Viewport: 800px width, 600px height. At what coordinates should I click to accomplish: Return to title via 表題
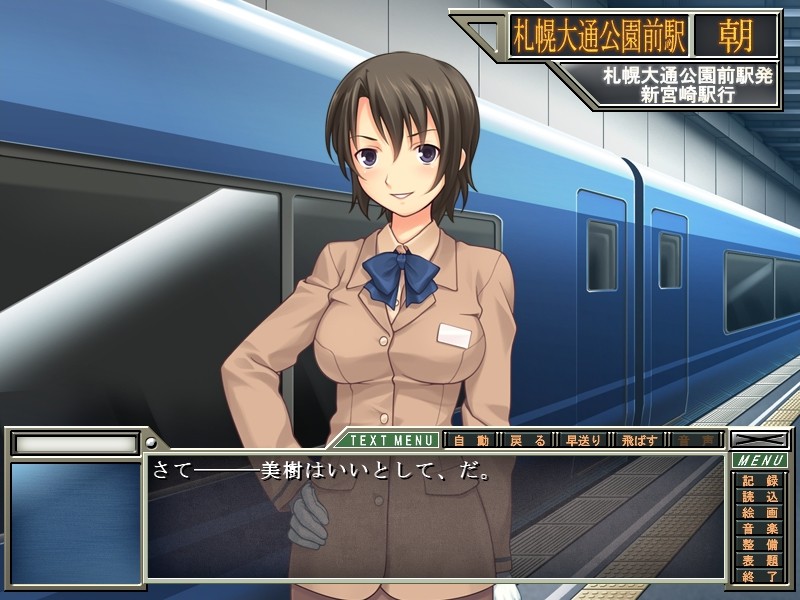[760, 560]
